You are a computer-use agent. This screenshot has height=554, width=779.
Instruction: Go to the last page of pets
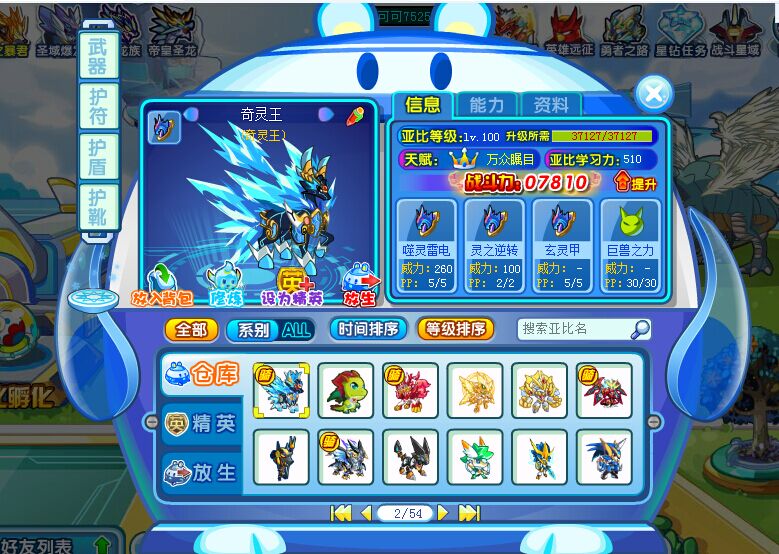(x=468, y=513)
